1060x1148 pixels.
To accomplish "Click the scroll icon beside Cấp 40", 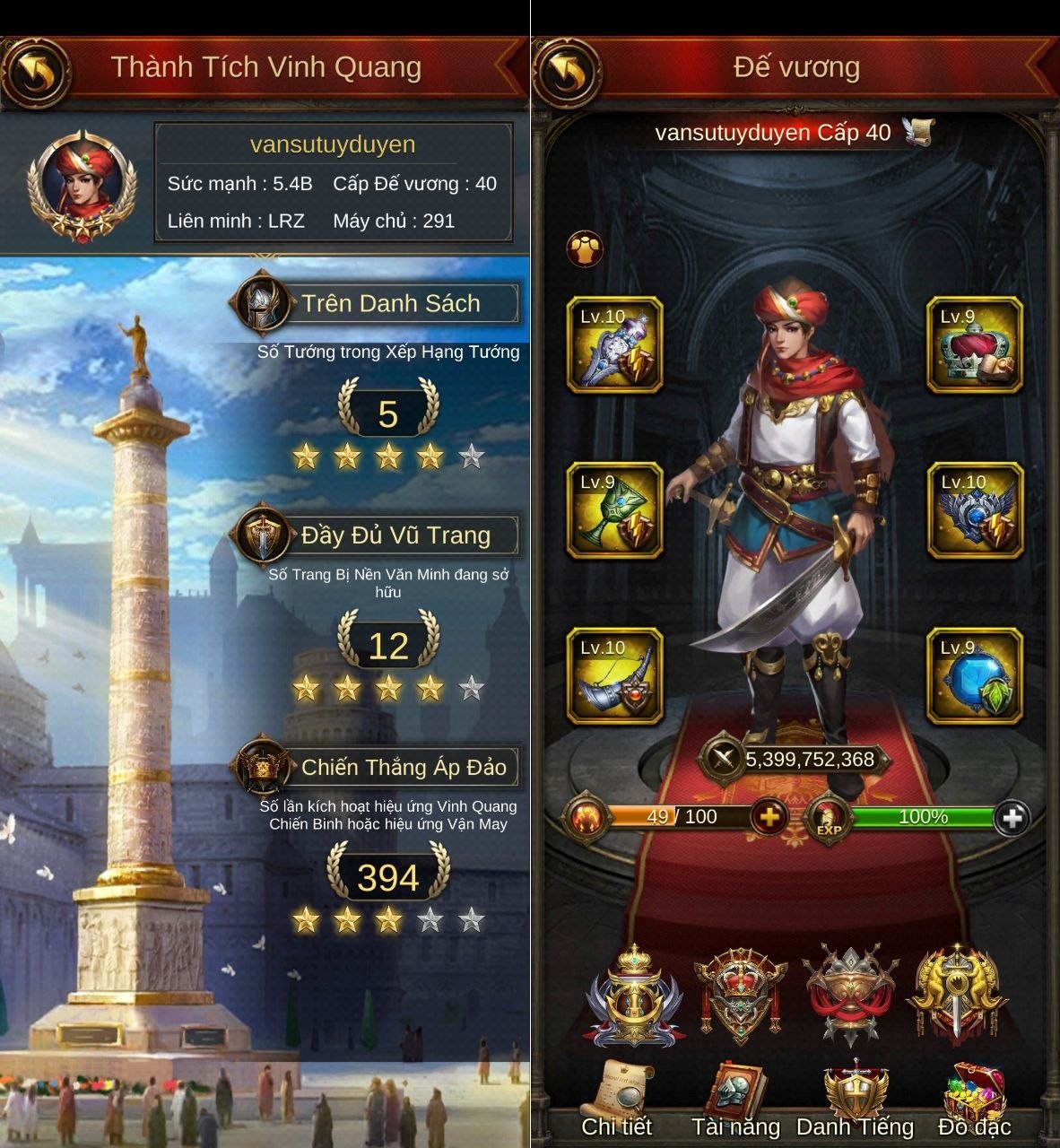I will coord(917,133).
